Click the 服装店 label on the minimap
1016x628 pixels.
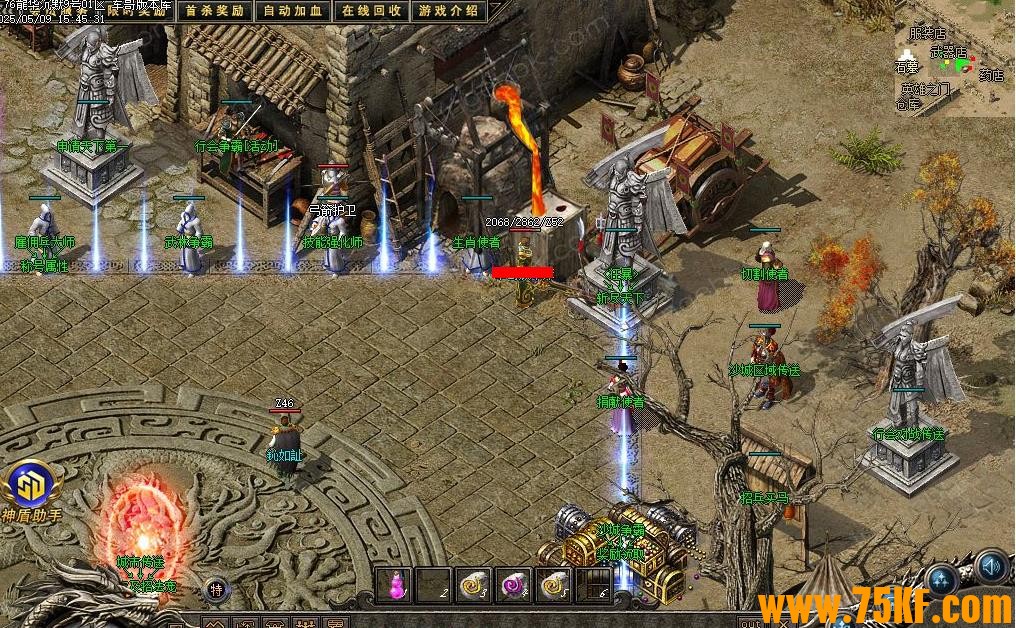click(x=927, y=33)
